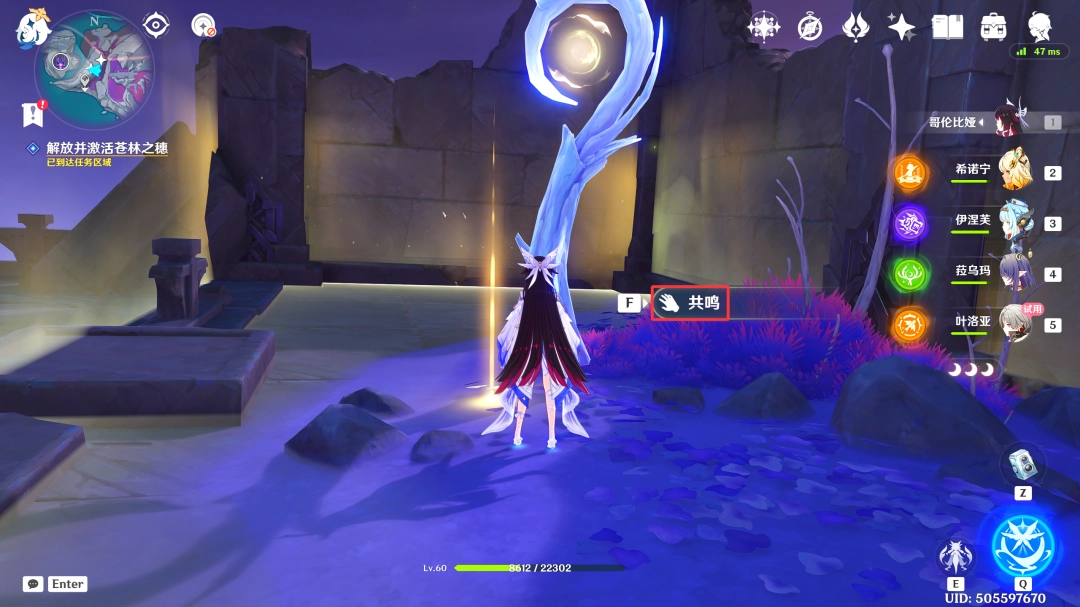1080x607 pixels.
Task: Toggle the elemental sight eye icon
Action: click(x=156, y=25)
